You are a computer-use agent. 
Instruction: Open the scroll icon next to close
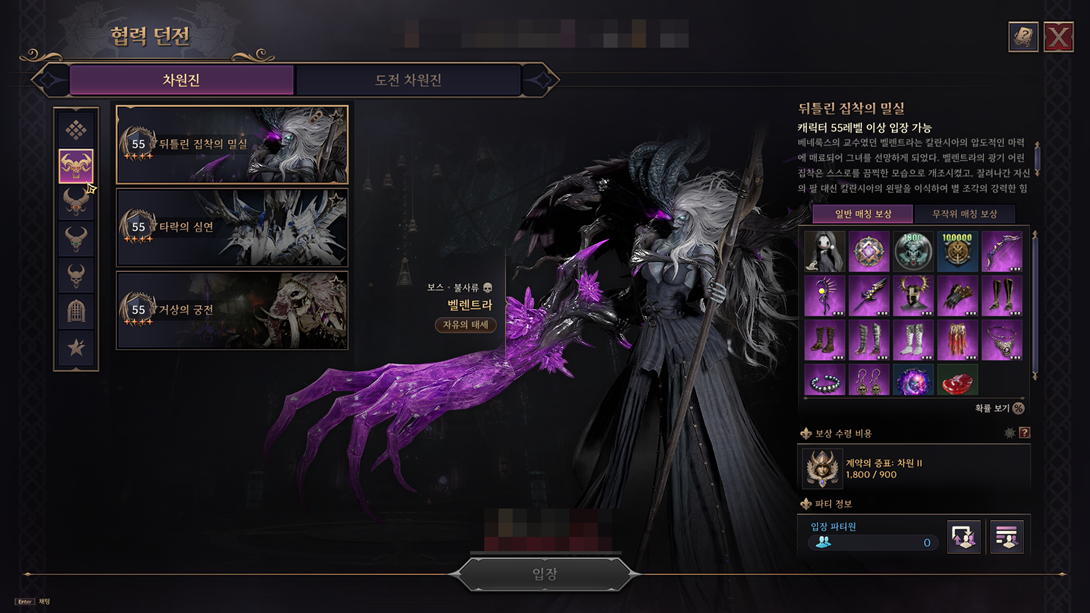[1023, 36]
